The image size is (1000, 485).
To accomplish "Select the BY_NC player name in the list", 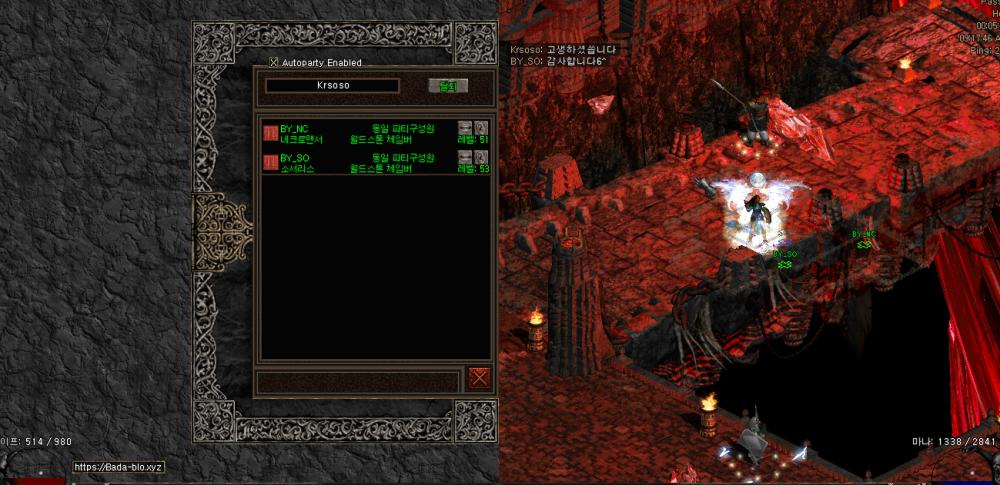I will click(x=294, y=128).
